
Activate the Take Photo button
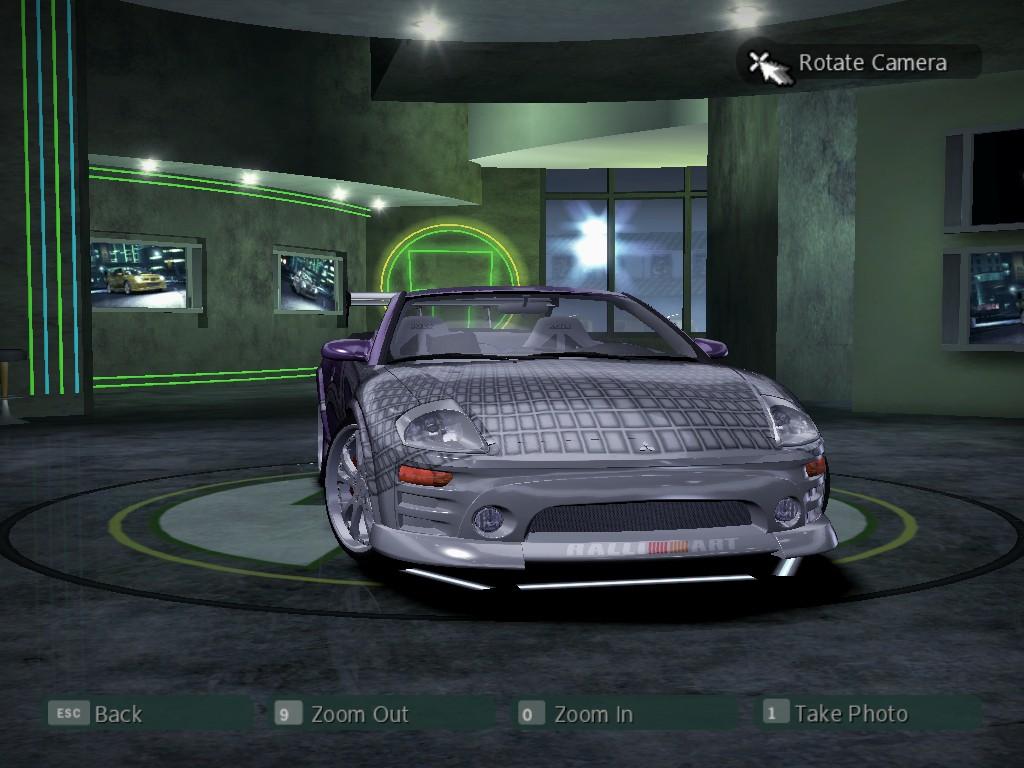pyautogui.click(x=850, y=713)
